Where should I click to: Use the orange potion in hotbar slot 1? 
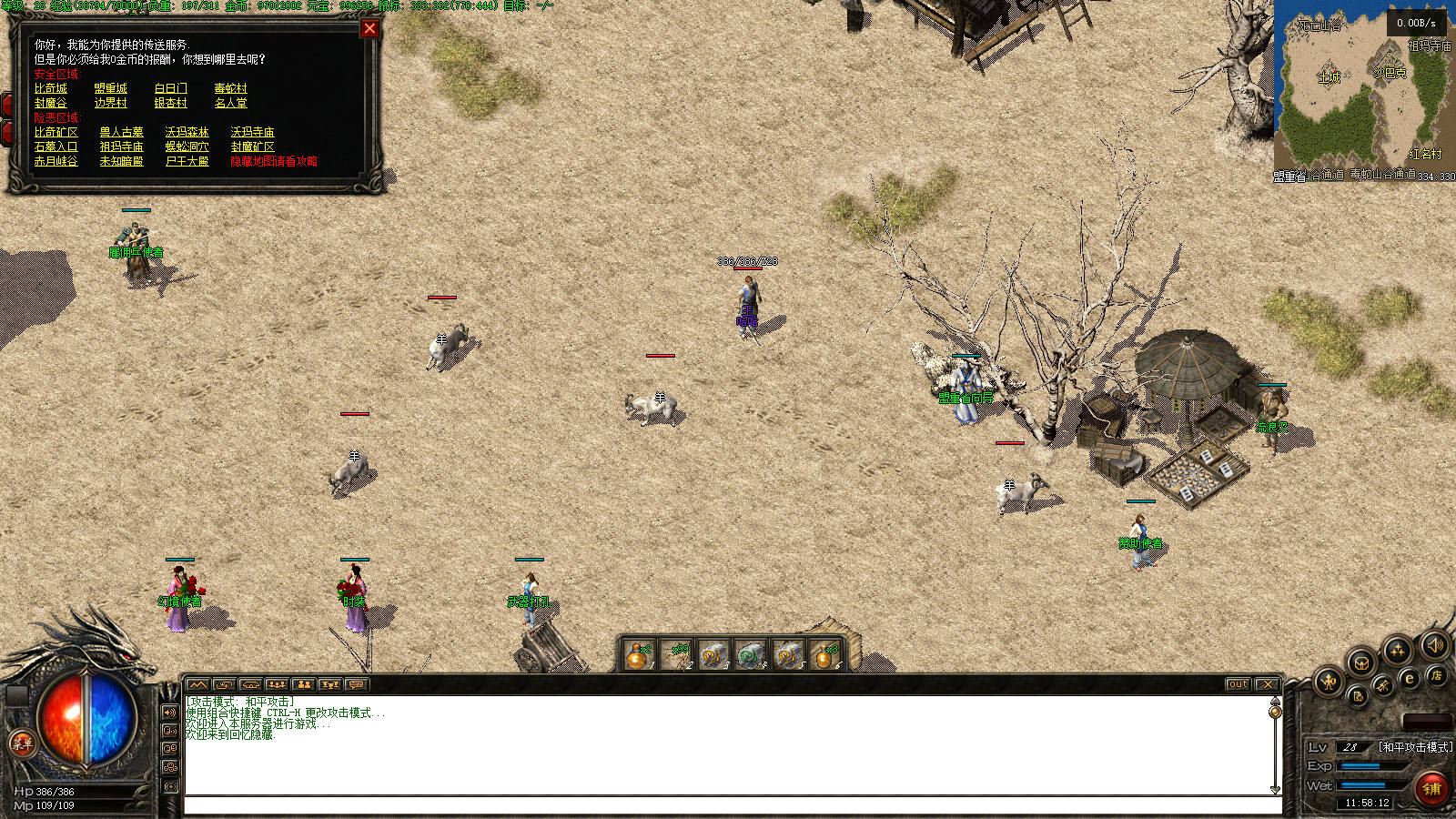click(638, 653)
